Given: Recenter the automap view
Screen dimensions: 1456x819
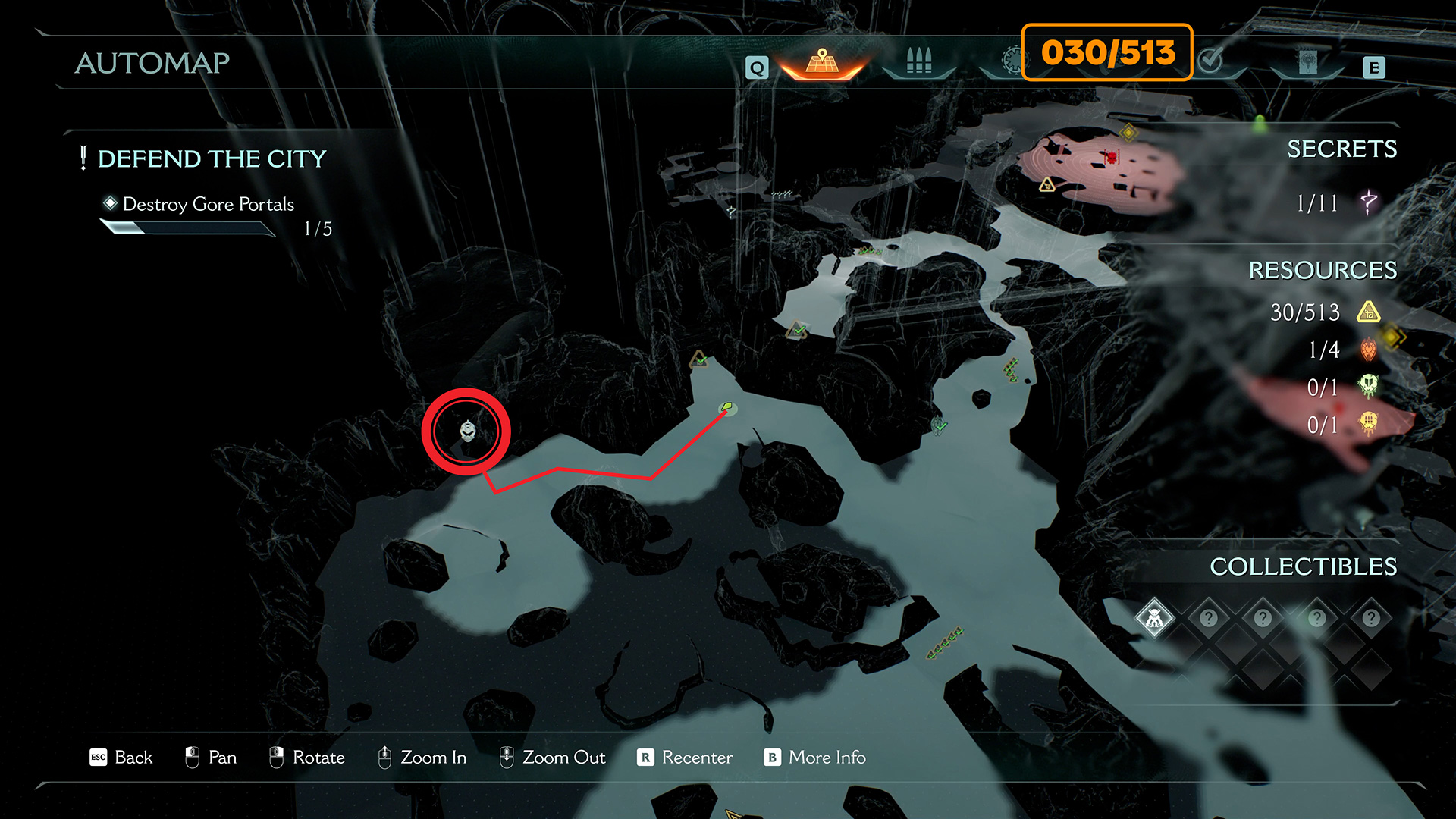Looking at the screenshot, I should point(685,758).
